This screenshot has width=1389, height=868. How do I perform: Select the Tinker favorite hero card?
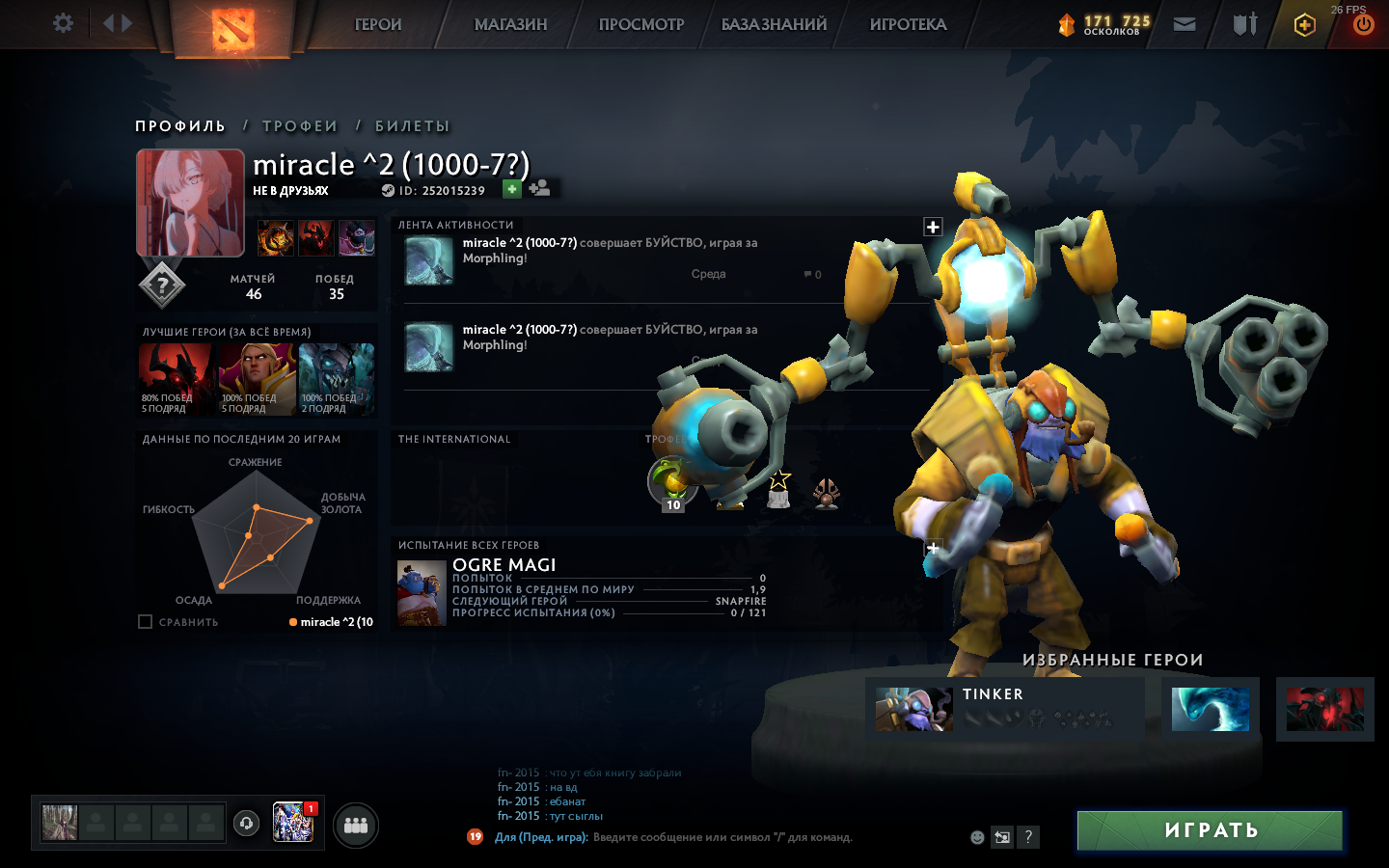(1004, 710)
